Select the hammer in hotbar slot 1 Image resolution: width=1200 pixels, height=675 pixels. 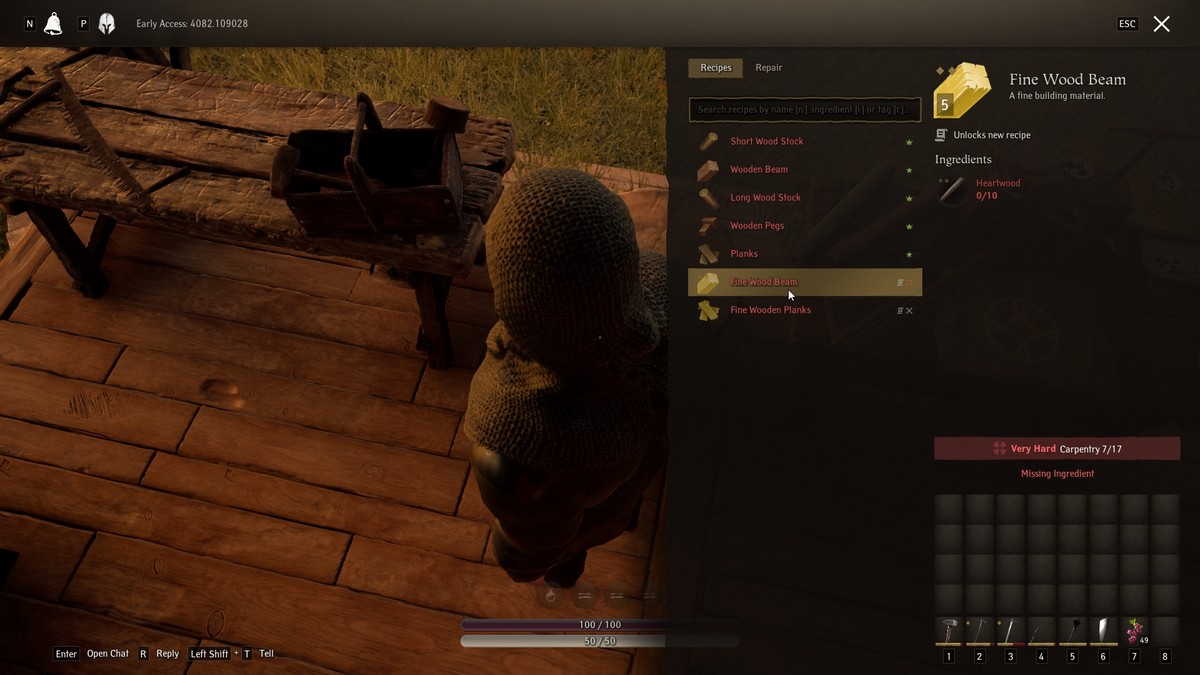pos(948,631)
